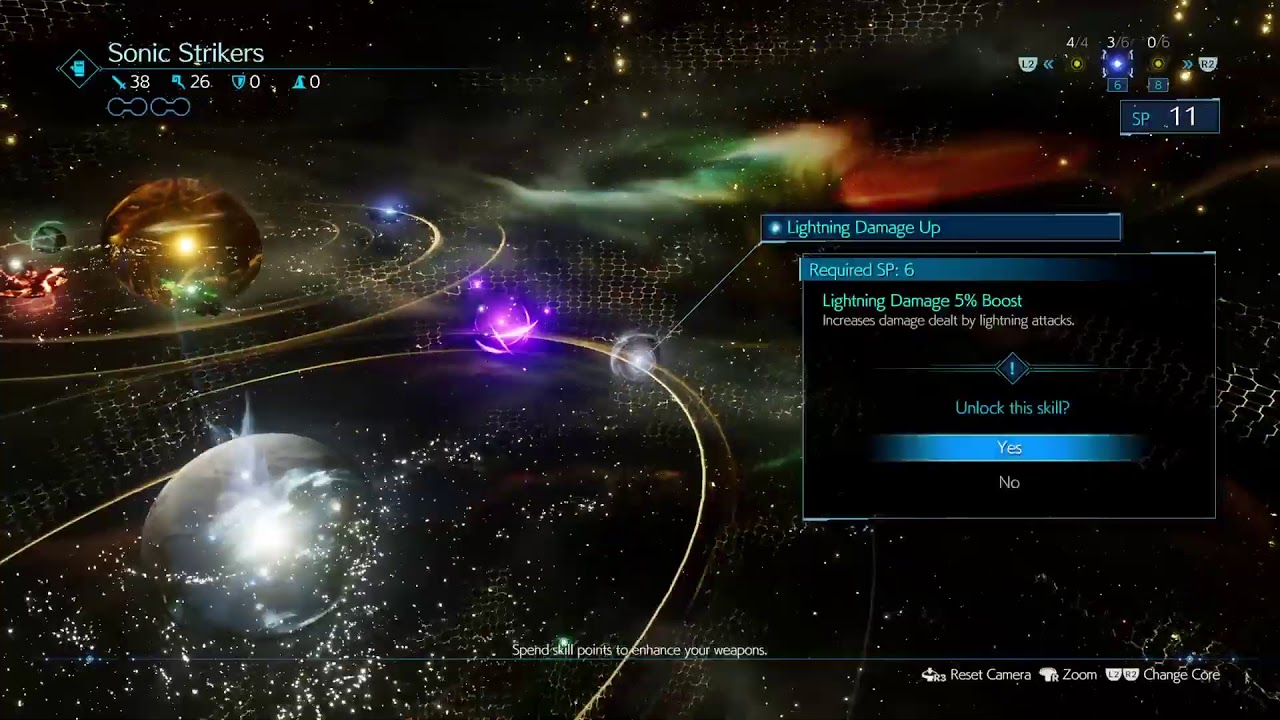Click the Sonic Strikers weapon icon

pyautogui.click(x=77, y=68)
